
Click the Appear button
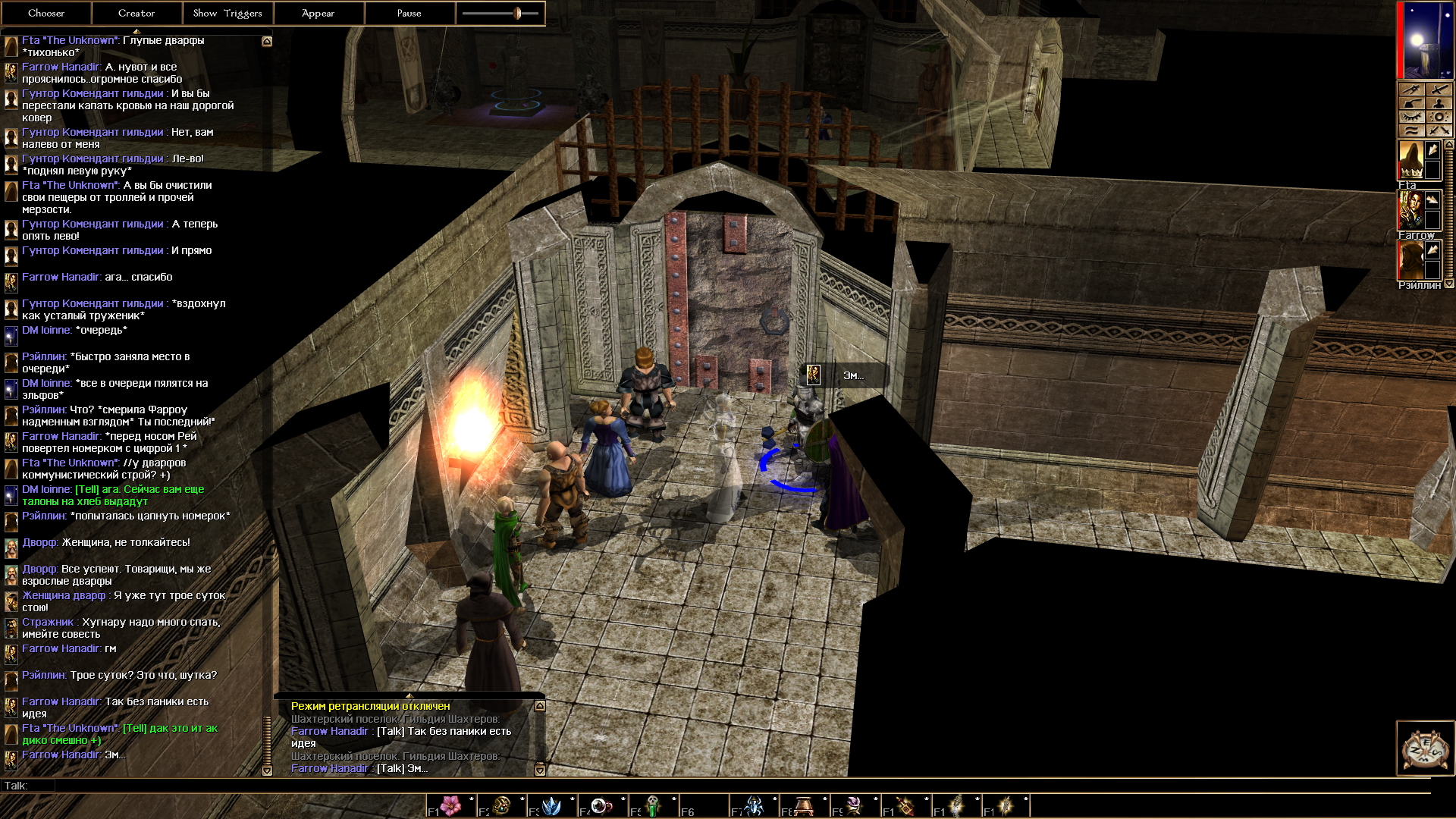(318, 13)
